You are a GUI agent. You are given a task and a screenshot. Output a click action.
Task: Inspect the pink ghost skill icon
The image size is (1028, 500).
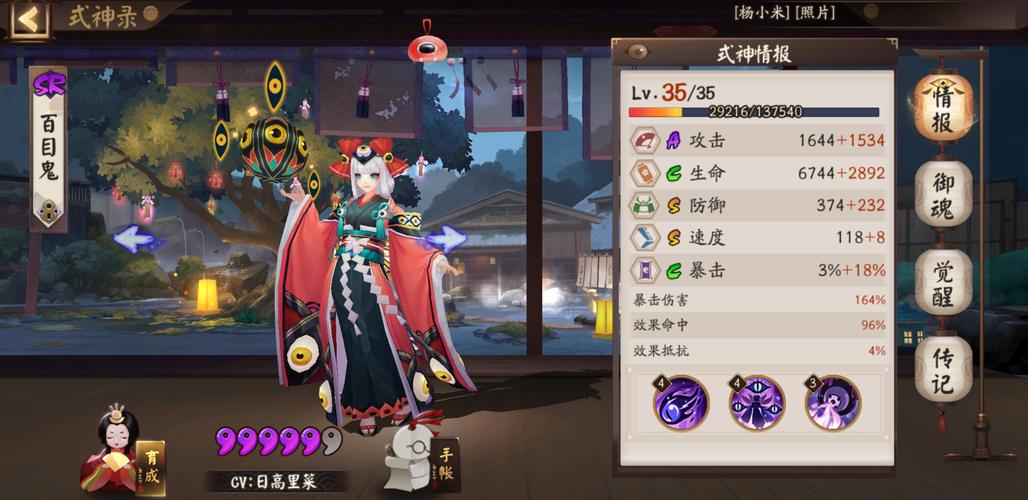click(832, 403)
